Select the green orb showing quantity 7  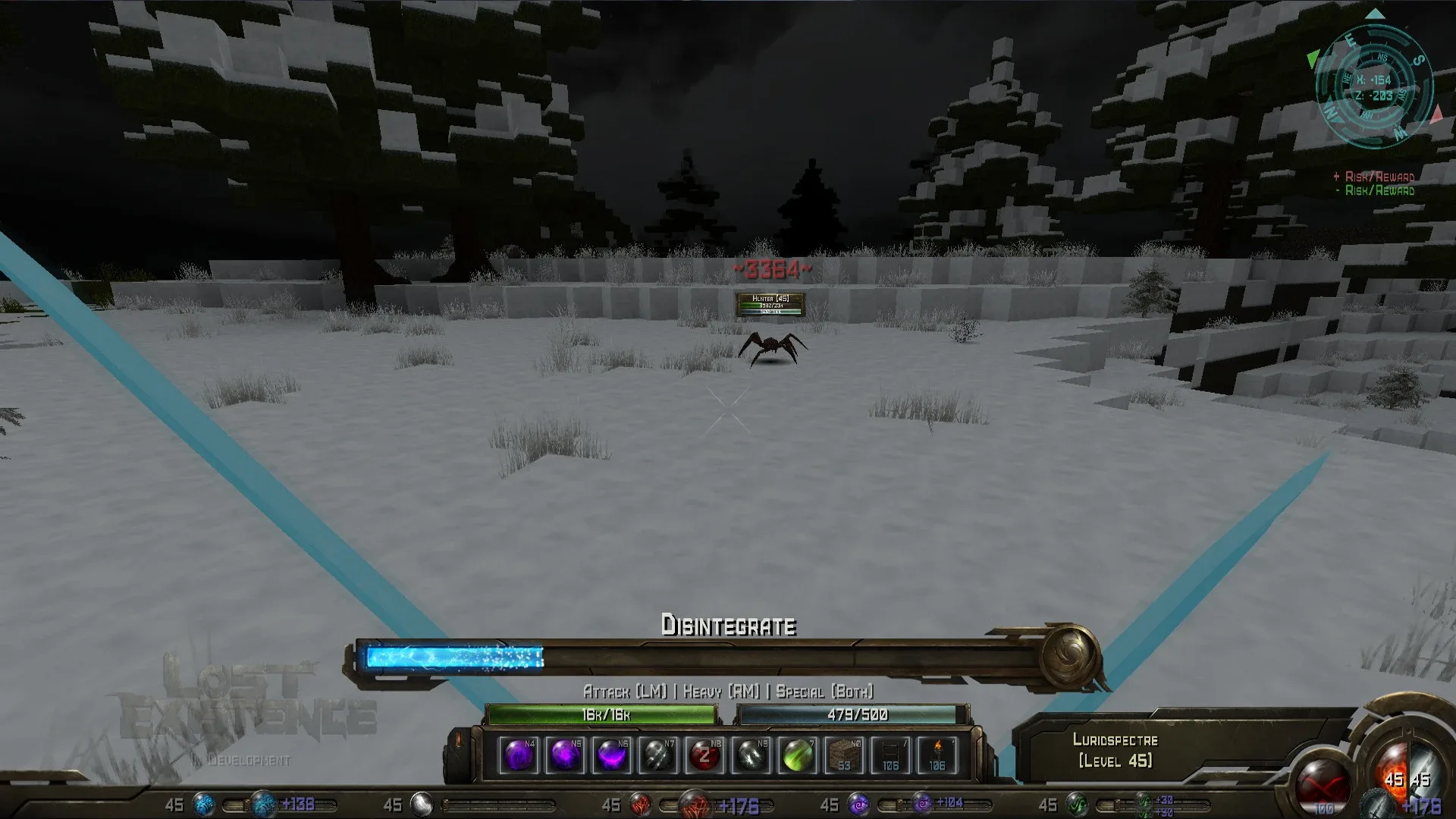797,755
